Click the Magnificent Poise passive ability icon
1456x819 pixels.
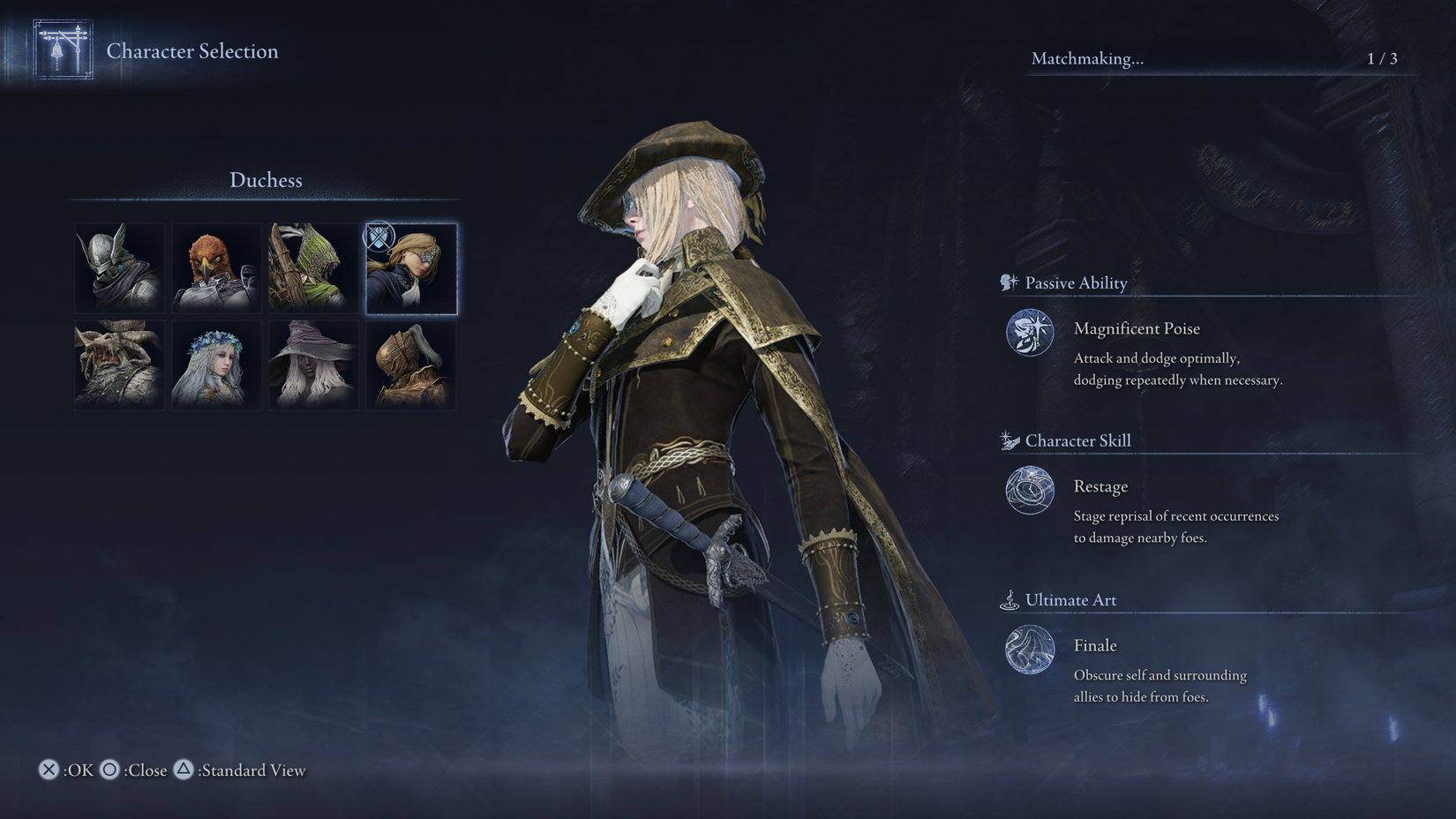click(1028, 334)
